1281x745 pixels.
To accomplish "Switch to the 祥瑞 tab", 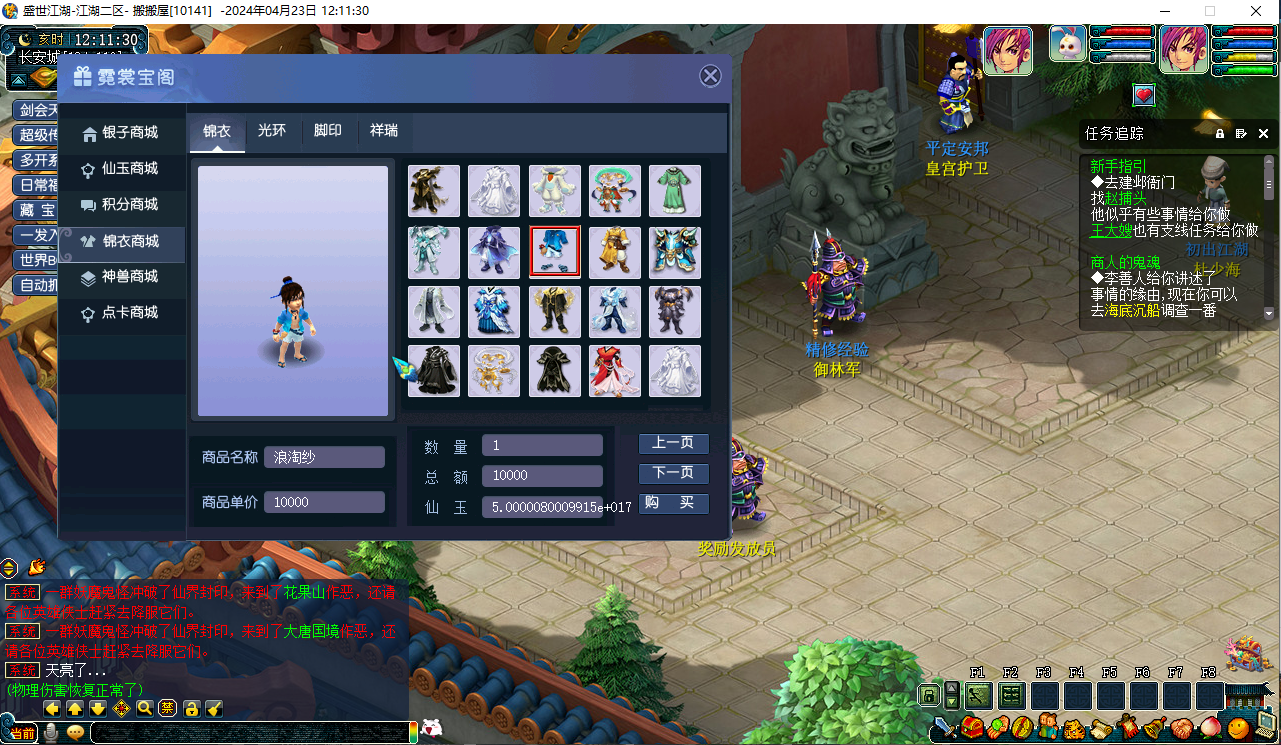I will tap(384, 131).
